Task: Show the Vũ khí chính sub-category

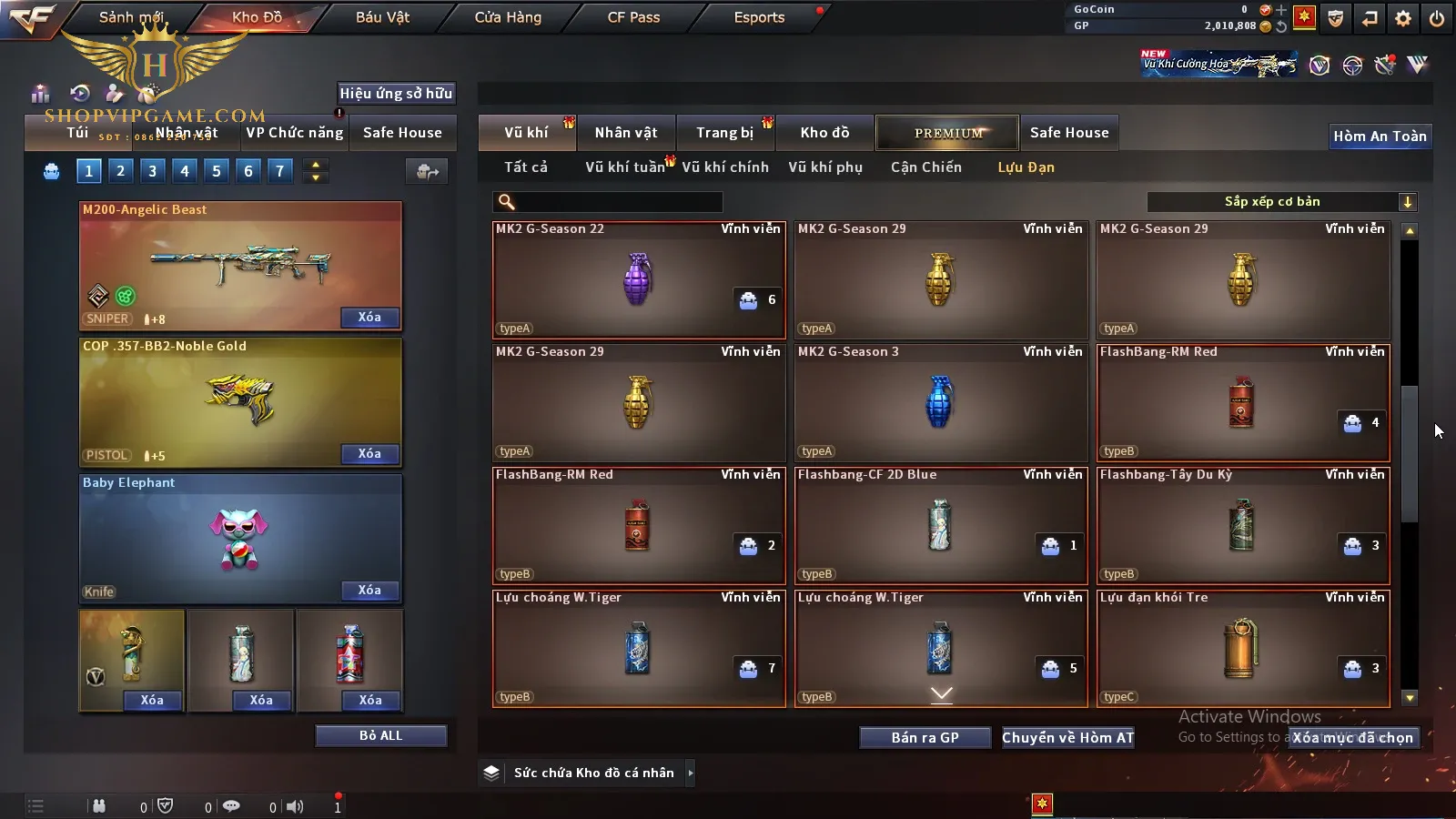Action: pyautogui.click(x=725, y=167)
